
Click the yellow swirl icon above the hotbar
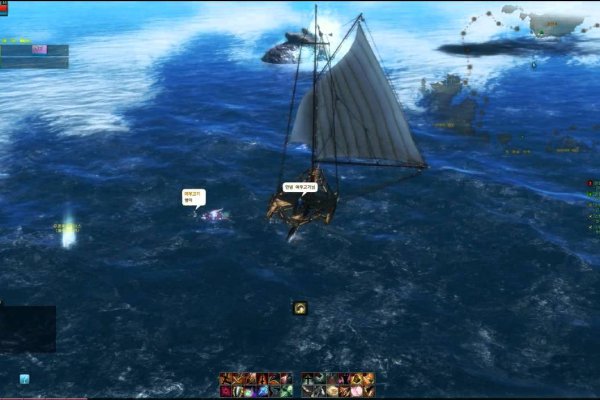coord(300,308)
